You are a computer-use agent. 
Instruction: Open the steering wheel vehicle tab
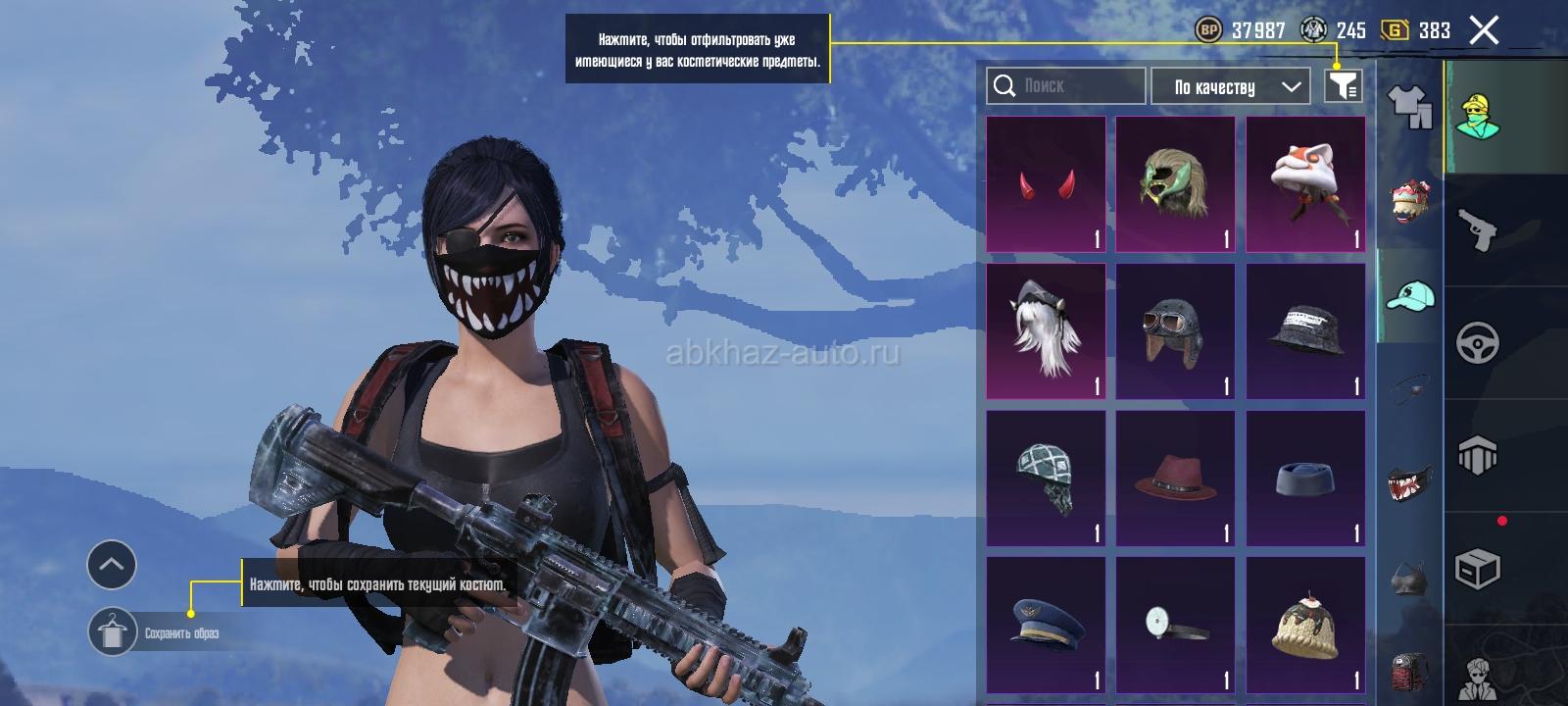[1477, 343]
